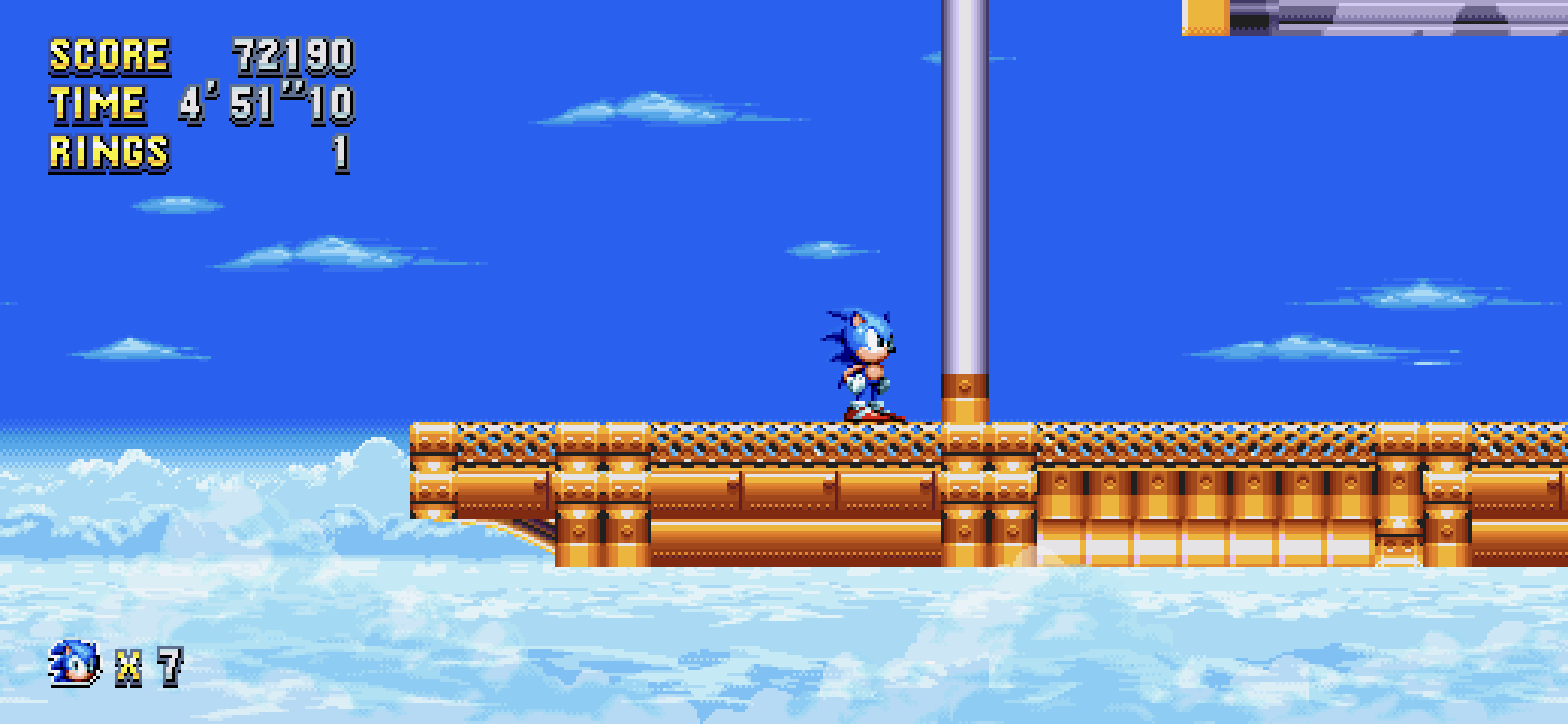Click the gray airship piece in the top-right corner
The image size is (1568, 724).
[1430, 18]
